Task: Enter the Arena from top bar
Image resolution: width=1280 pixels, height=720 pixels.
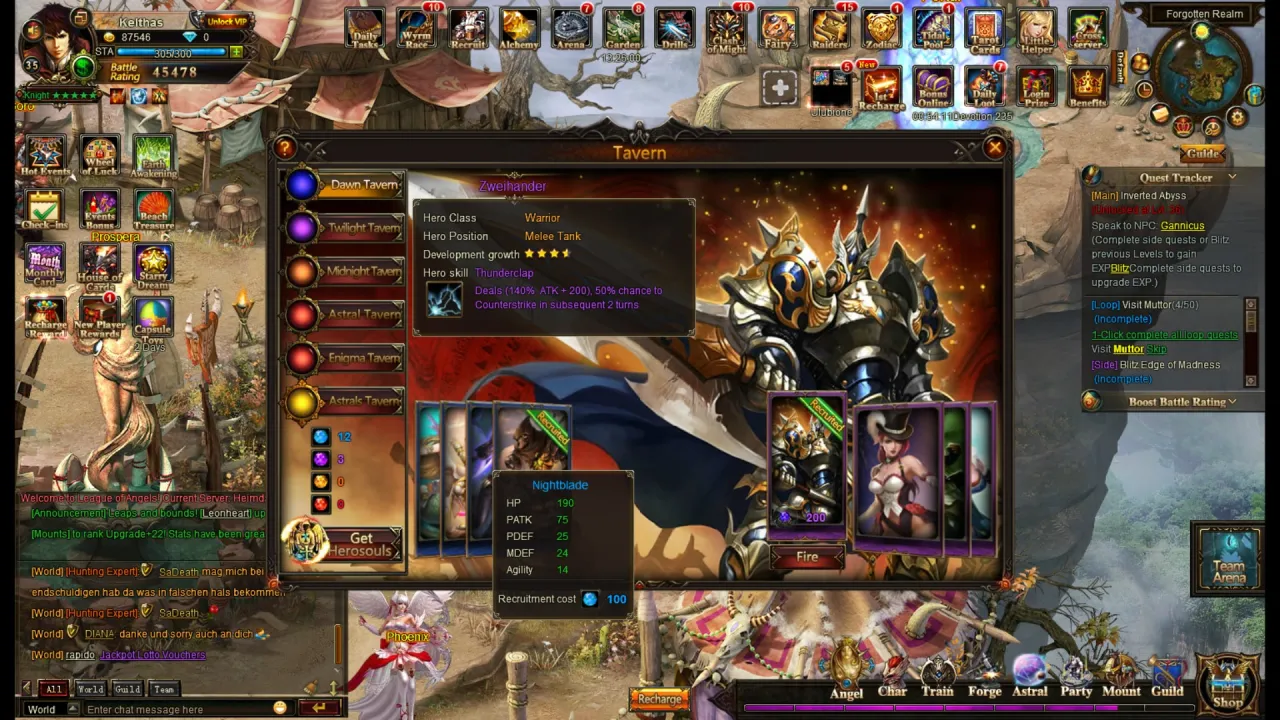Action: [x=571, y=29]
